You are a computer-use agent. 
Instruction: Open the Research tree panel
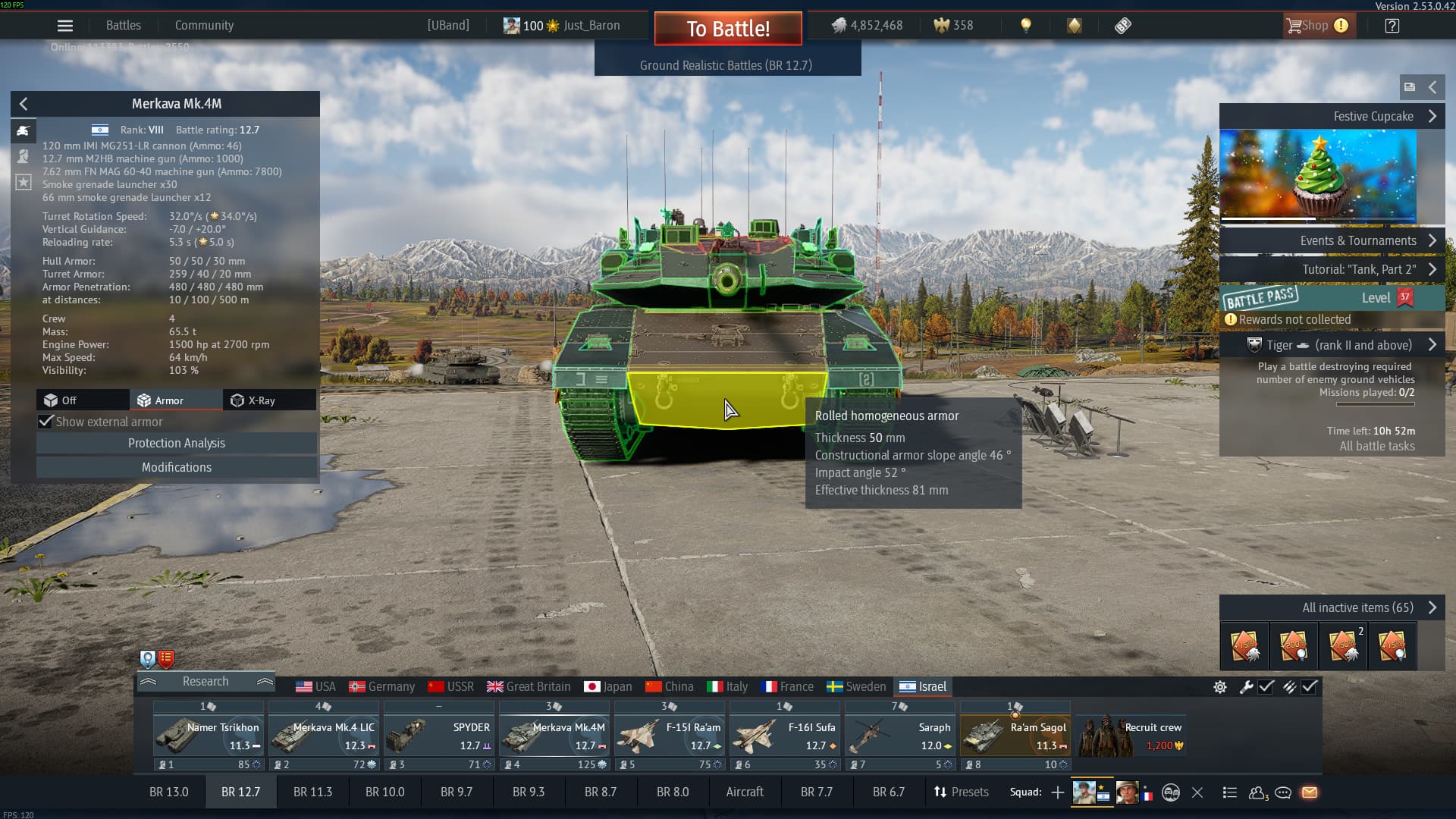[206, 681]
